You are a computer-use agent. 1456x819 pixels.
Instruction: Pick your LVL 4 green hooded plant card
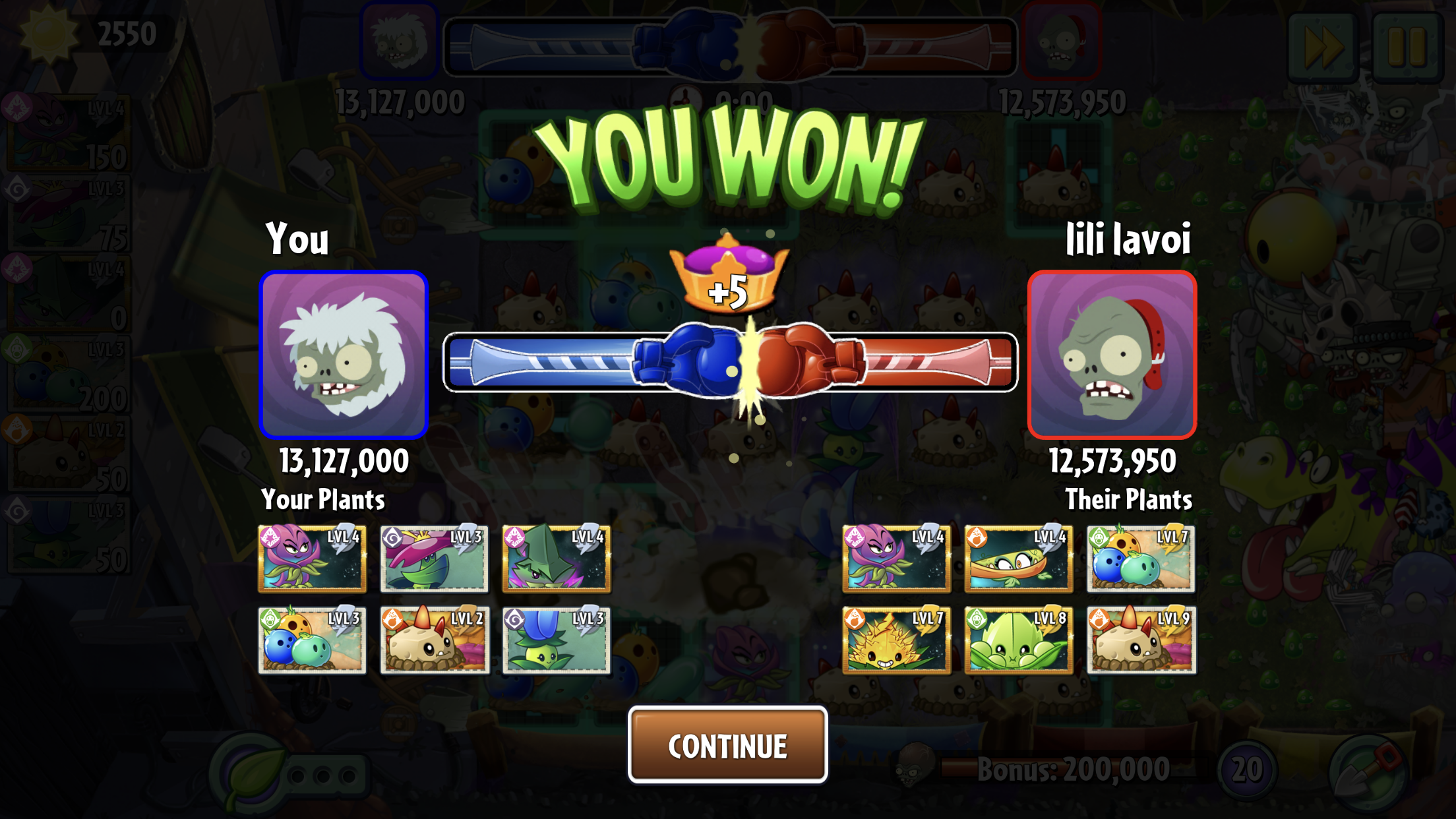pyautogui.click(x=556, y=559)
